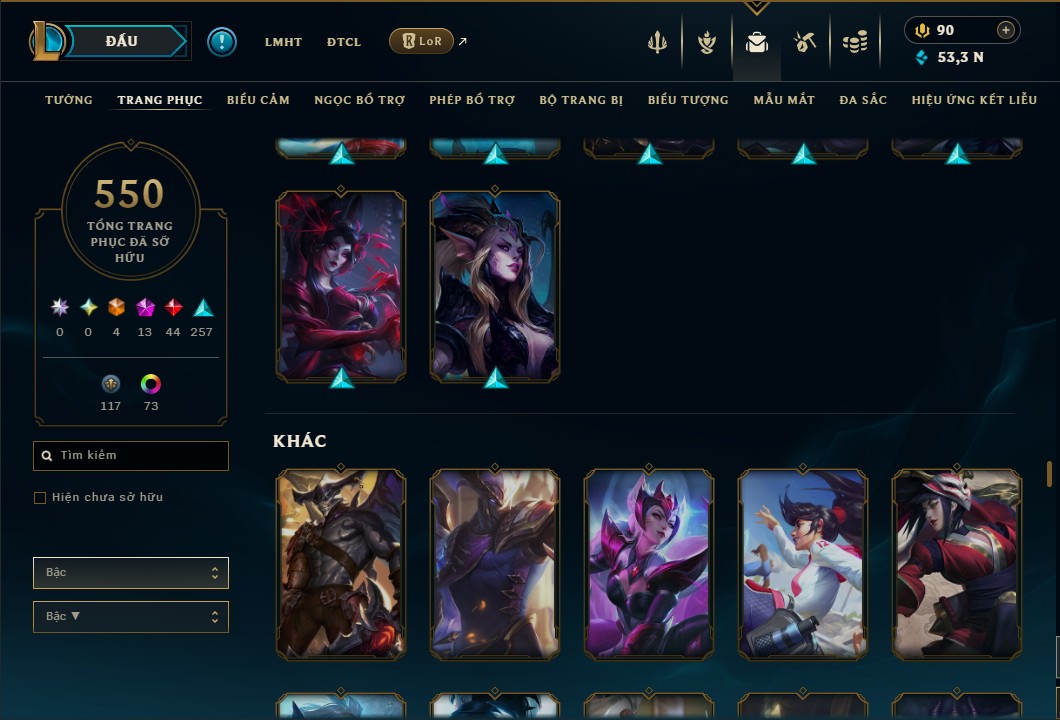Switch to ĐTCL mode
This screenshot has height=720, width=1060.
click(x=344, y=42)
